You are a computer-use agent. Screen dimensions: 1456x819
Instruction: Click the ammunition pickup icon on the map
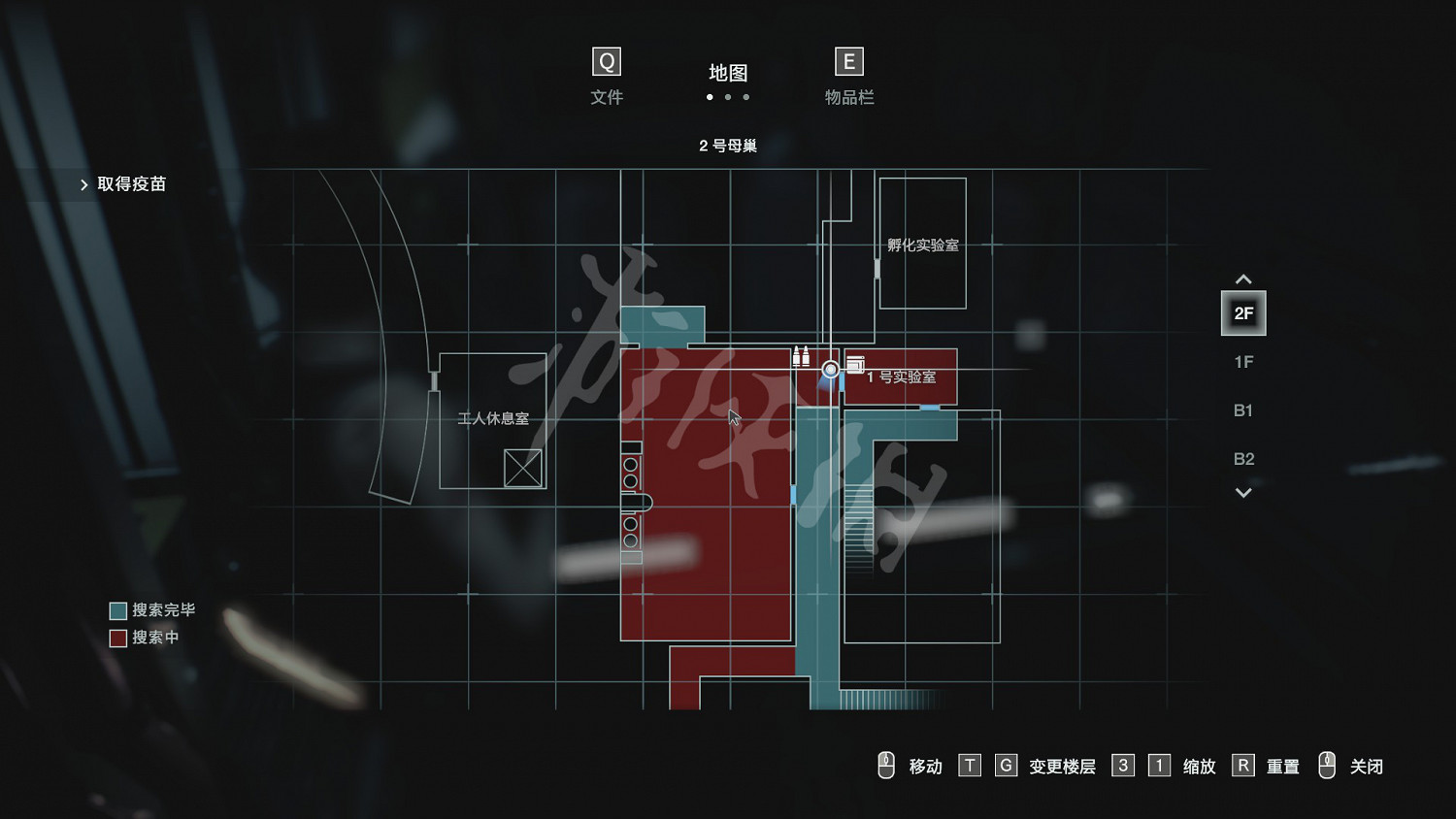(800, 355)
